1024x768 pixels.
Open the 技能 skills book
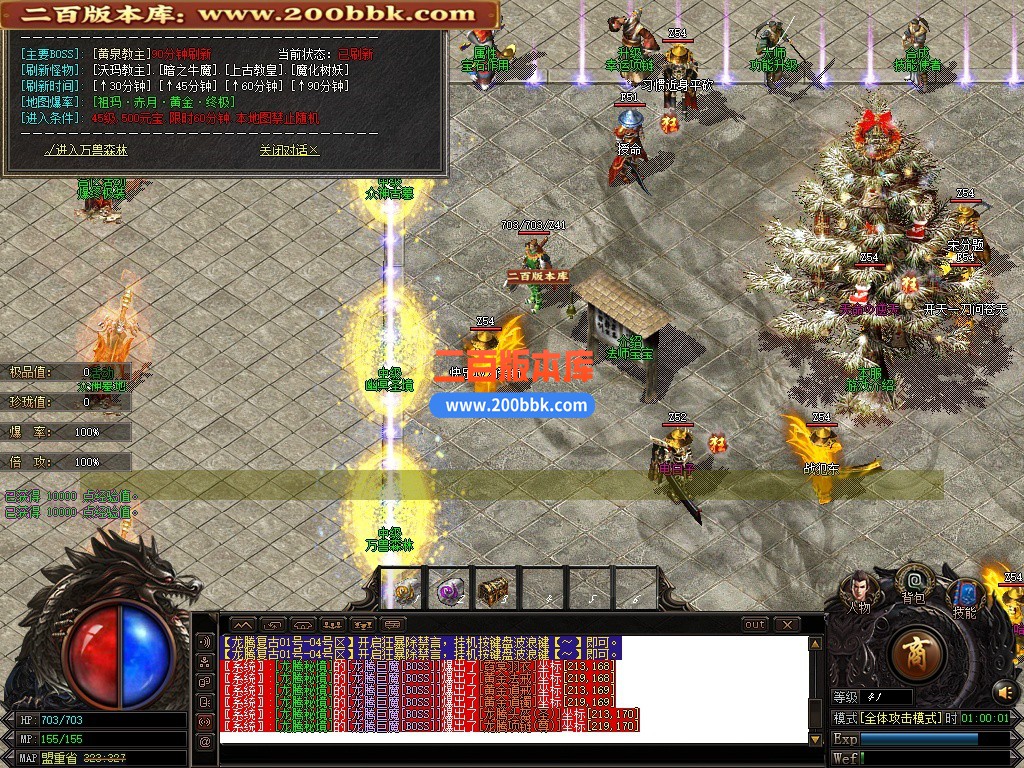click(965, 596)
